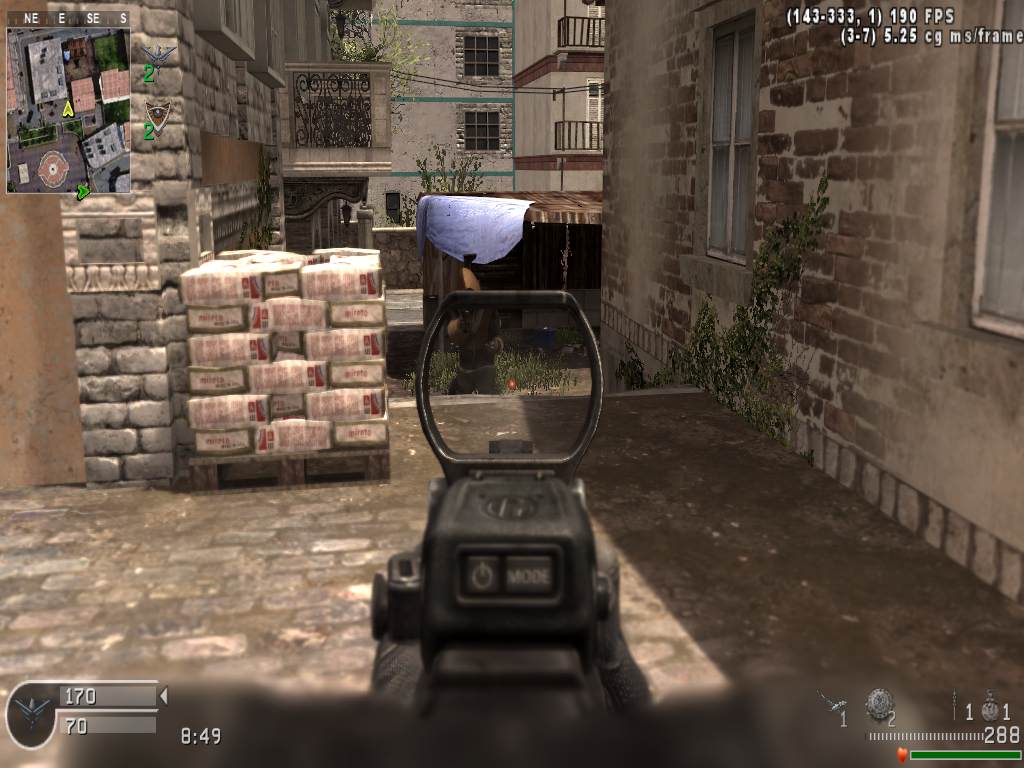This screenshot has height=768, width=1024.
Task: Choose the frag grenade icon
Action: tap(990, 709)
